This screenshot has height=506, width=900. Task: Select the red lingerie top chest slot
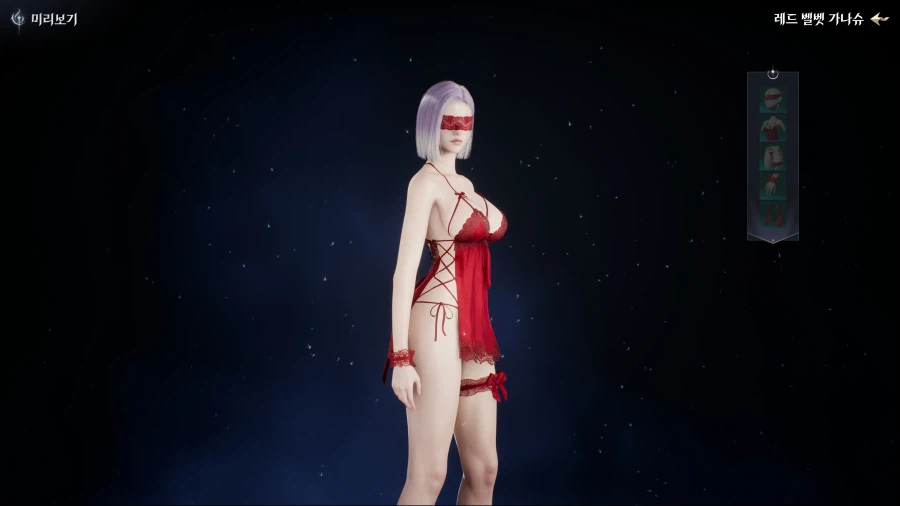pyautogui.click(x=772, y=128)
